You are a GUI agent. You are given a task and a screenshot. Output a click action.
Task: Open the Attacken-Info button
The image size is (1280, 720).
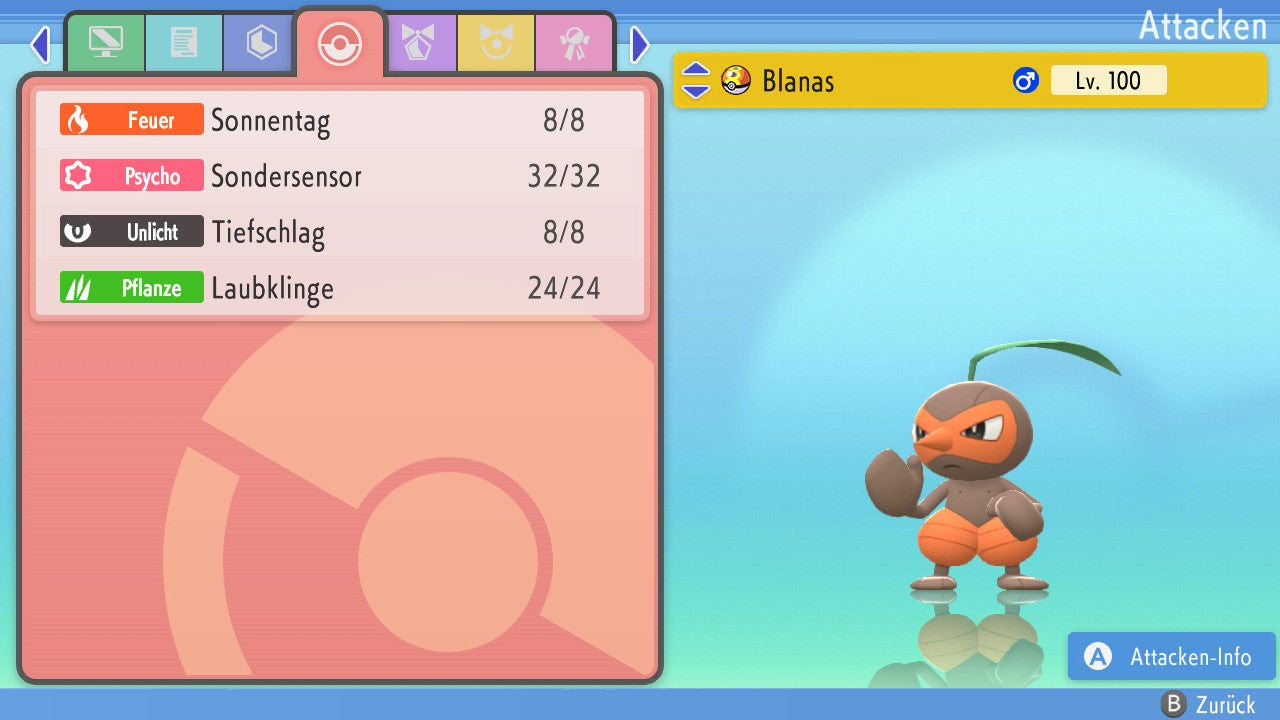(x=1171, y=657)
